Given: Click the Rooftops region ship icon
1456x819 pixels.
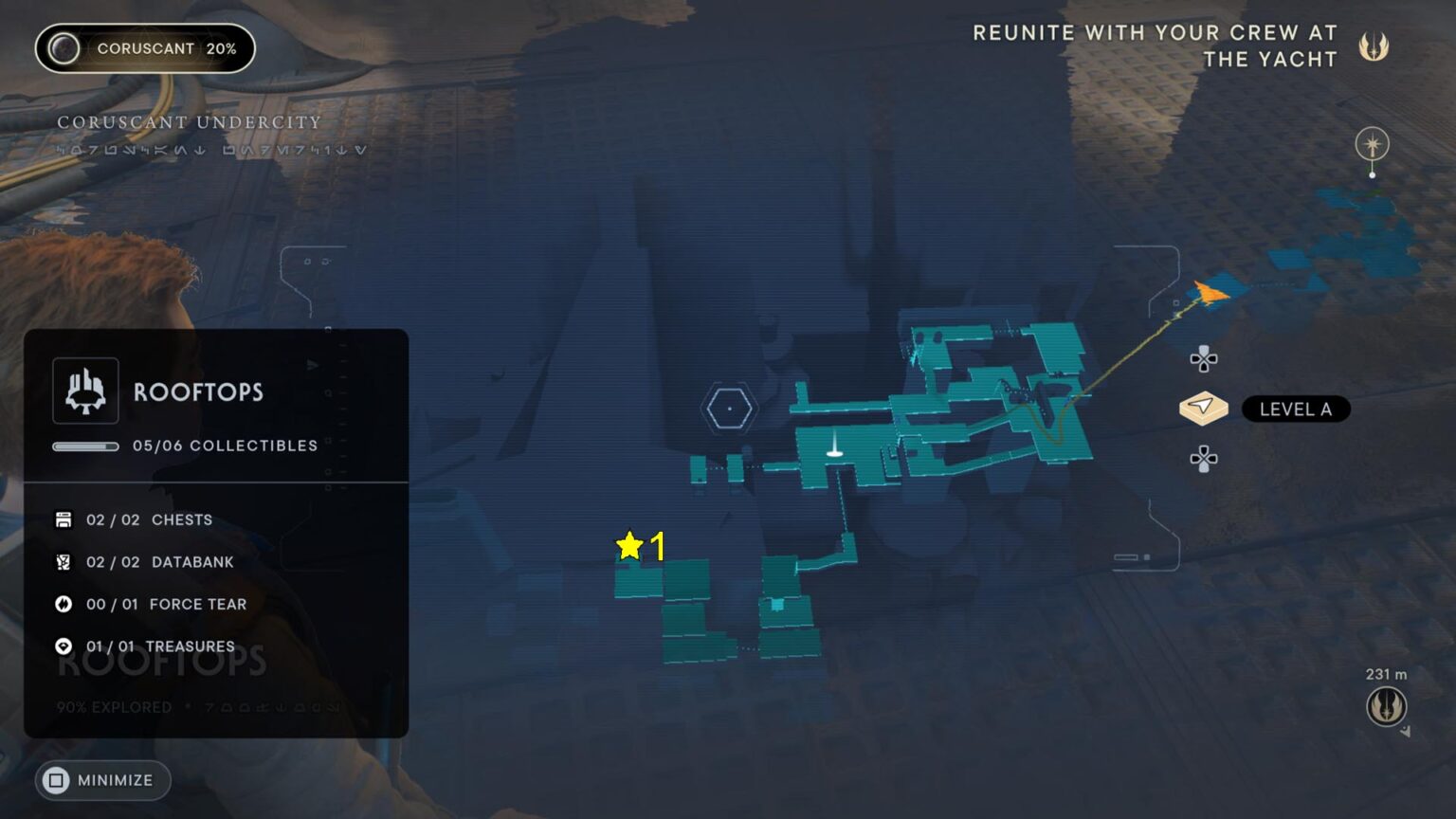Looking at the screenshot, I should pos(83,389).
